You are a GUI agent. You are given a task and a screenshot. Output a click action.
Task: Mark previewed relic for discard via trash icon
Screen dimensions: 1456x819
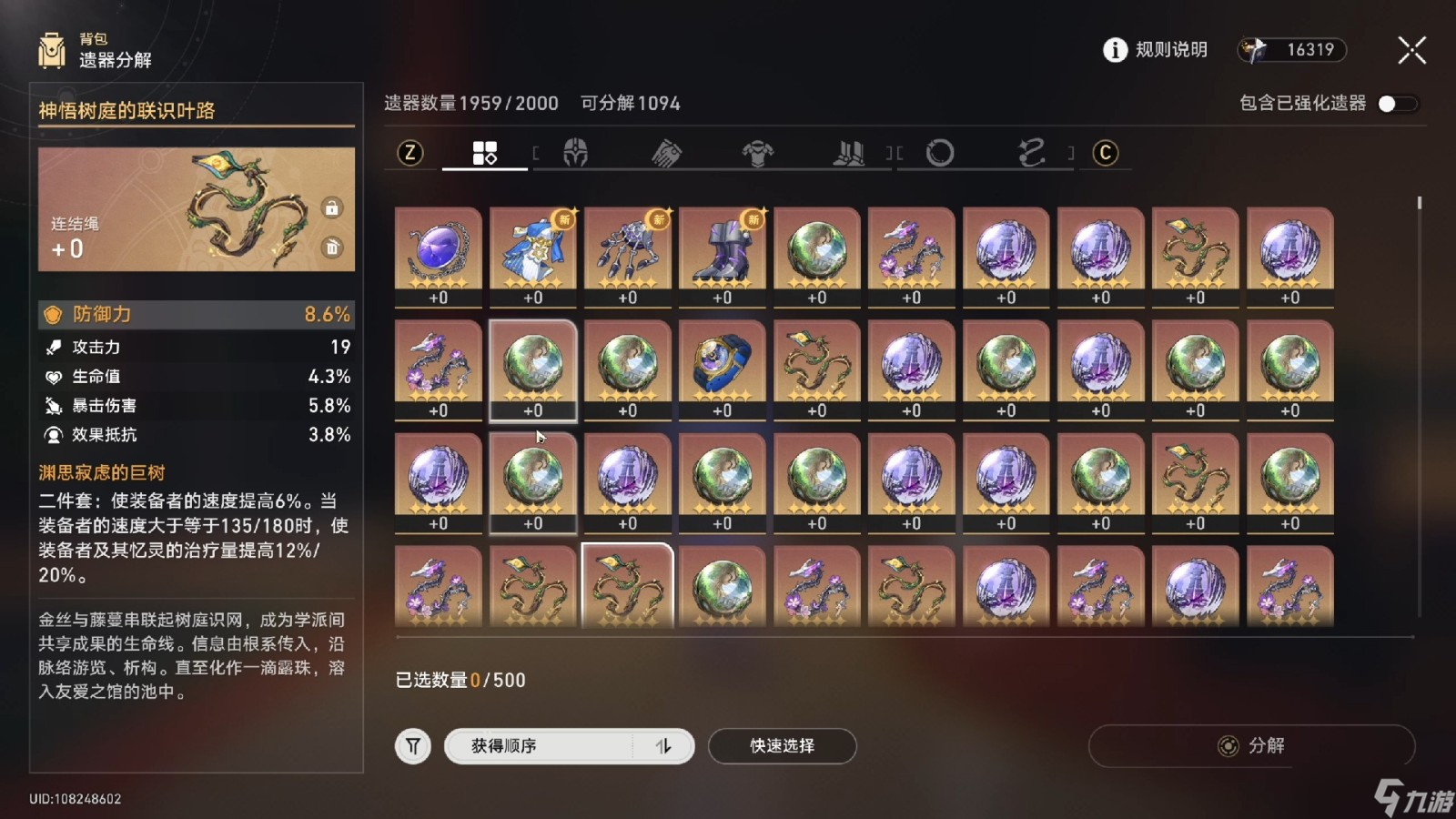pyautogui.click(x=333, y=246)
